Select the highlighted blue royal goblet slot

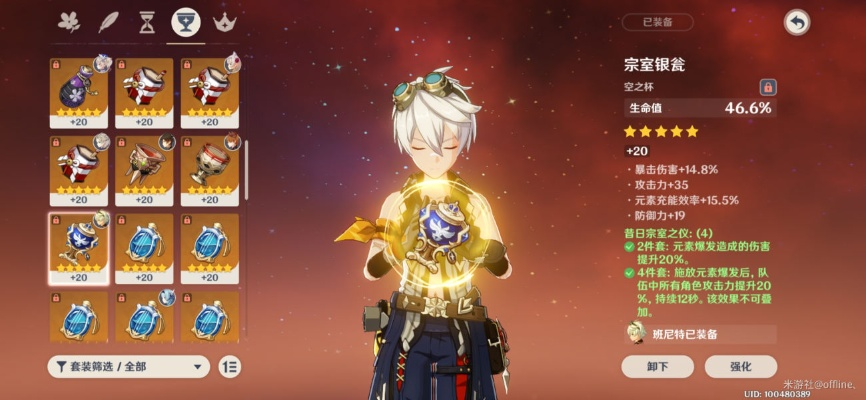pos(79,247)
